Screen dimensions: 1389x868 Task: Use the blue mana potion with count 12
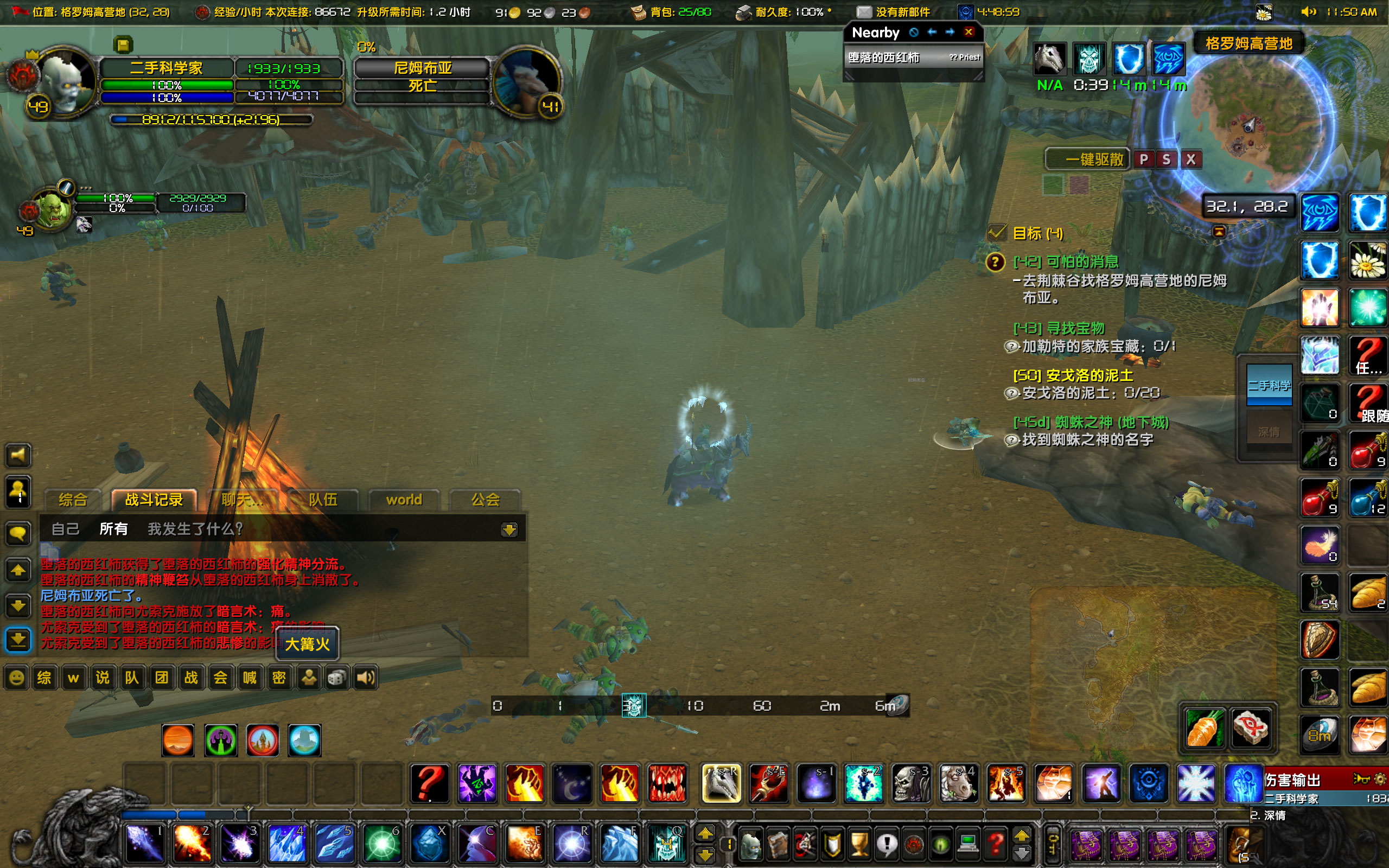click(1368, 497)
